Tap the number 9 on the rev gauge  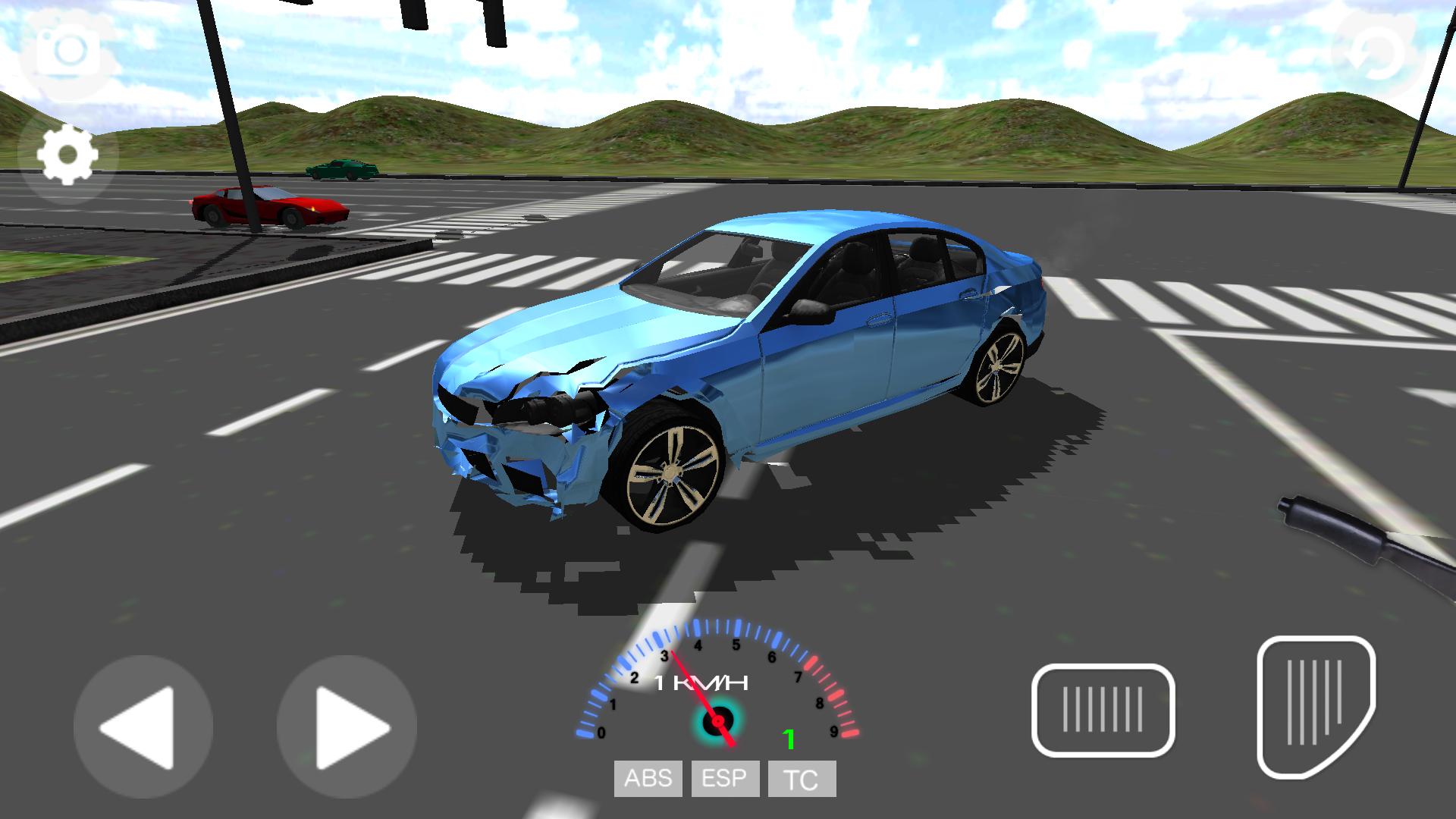[834, 730]
